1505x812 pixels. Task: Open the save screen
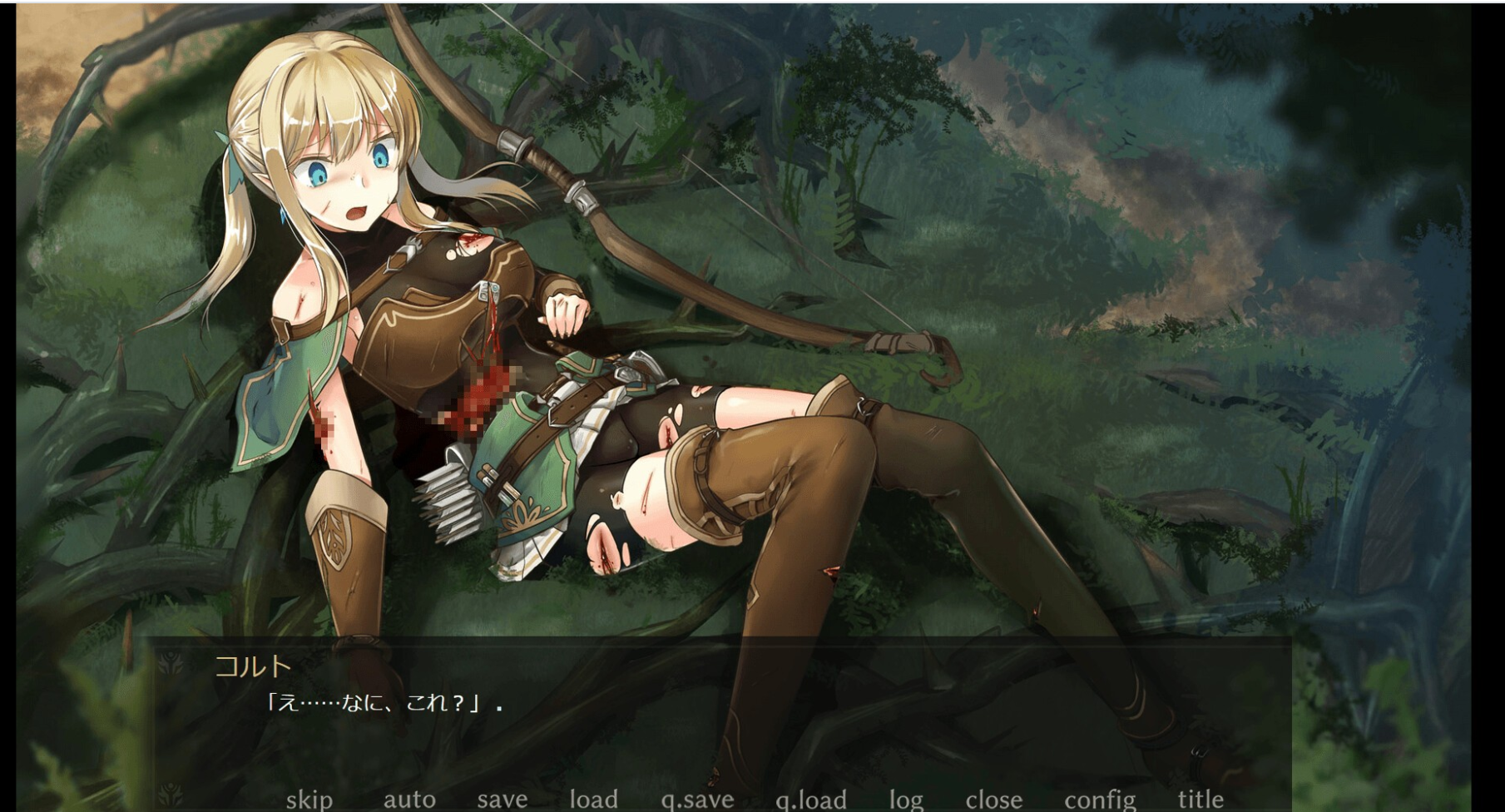[x=501, y=799]
